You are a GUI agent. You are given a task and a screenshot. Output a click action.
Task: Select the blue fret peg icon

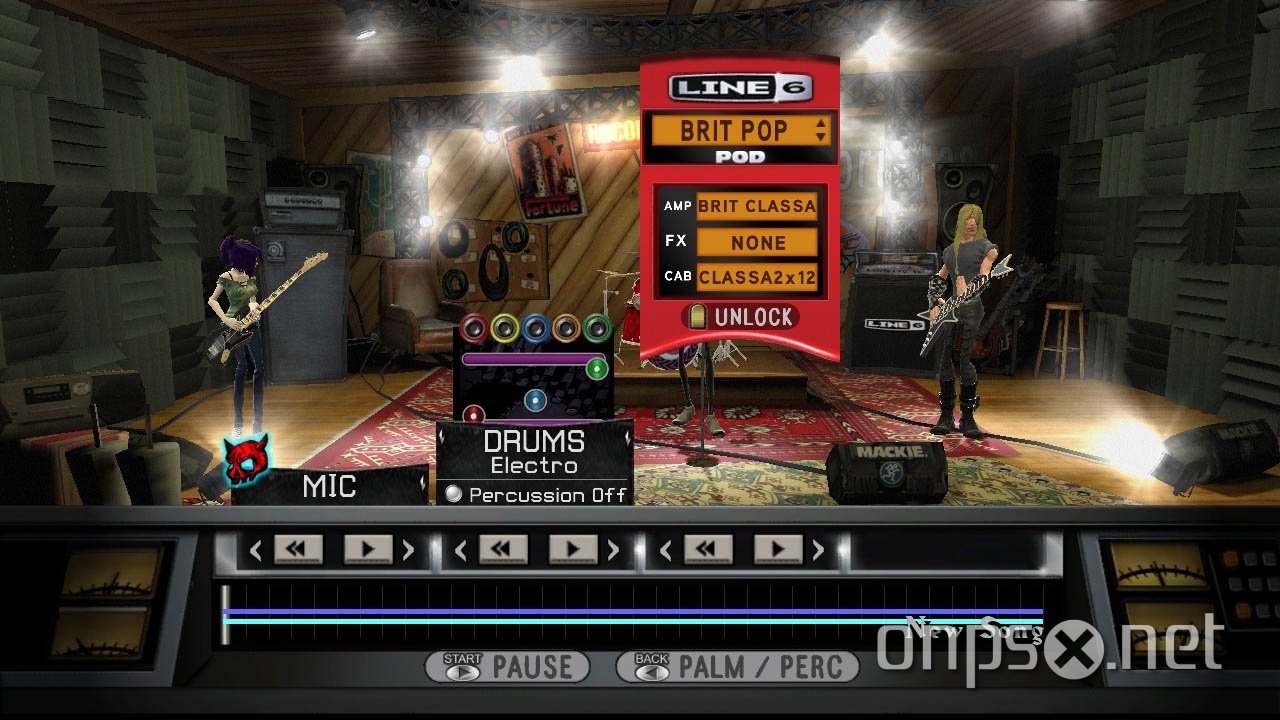535,328
